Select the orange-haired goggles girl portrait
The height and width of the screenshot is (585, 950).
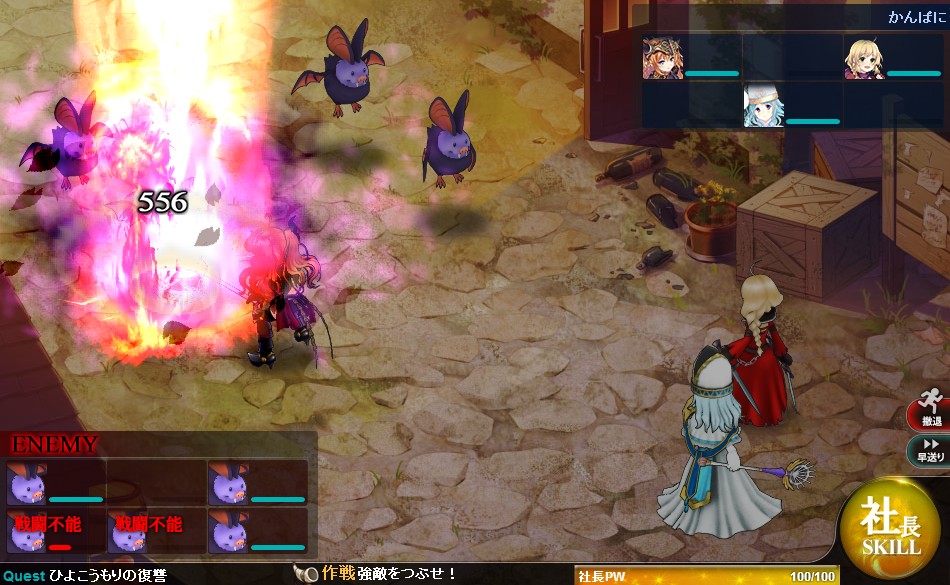point(661,59)
